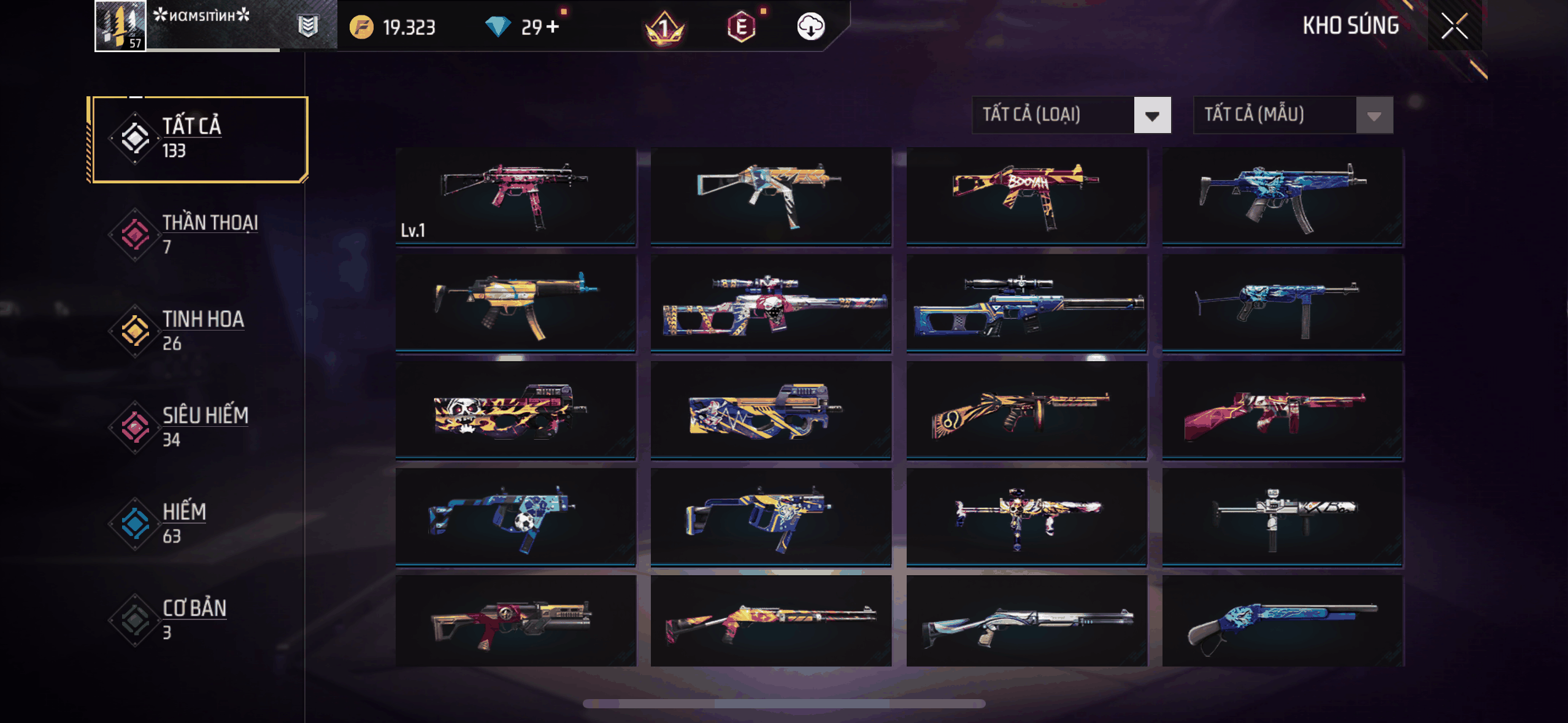Add diamonds with the plus button
This screenshot has width=1568, height=723.
coord(553,27)
